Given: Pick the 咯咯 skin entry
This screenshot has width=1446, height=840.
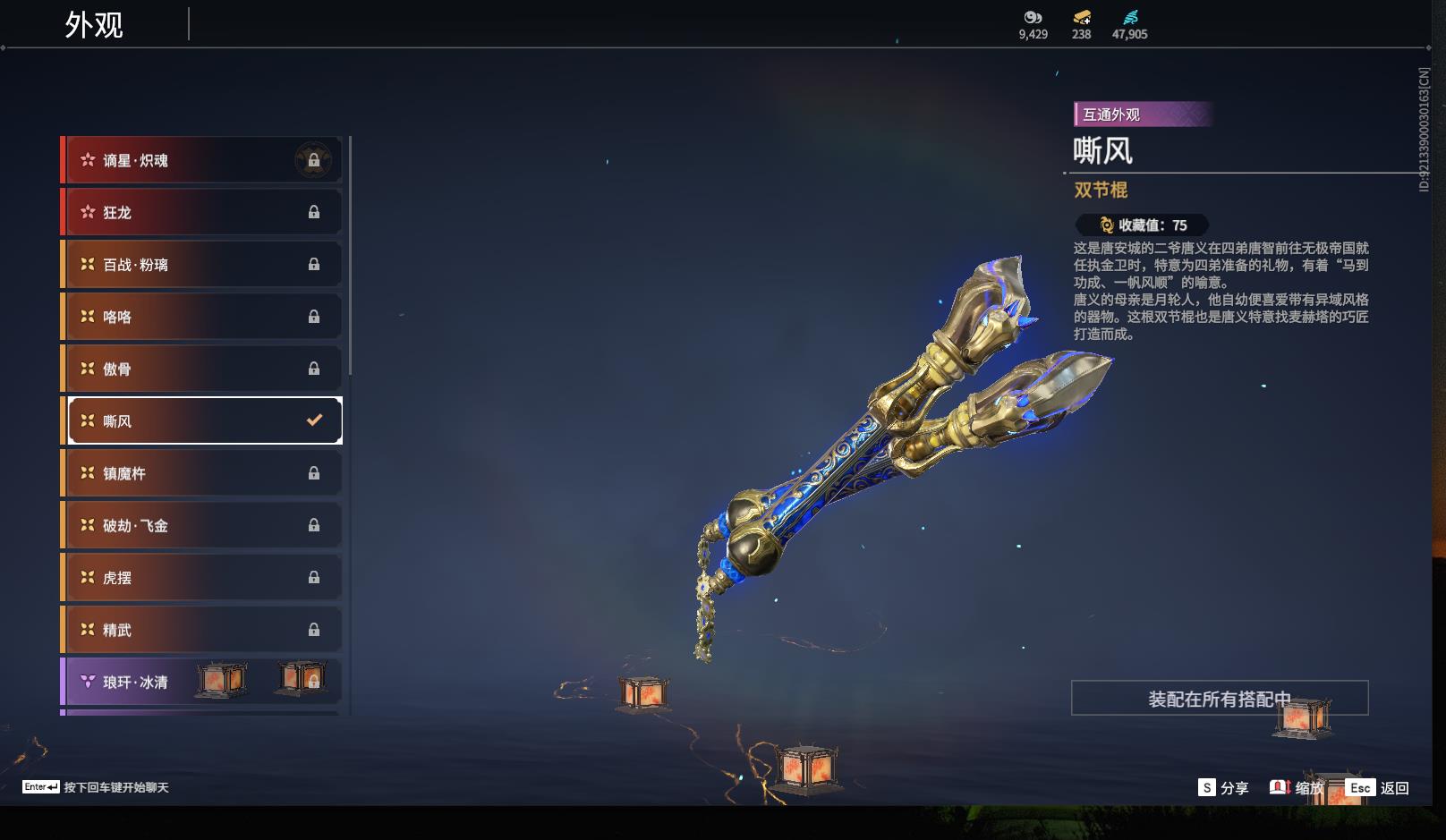Looking at the screenshot, I should [x=202, y=317].
